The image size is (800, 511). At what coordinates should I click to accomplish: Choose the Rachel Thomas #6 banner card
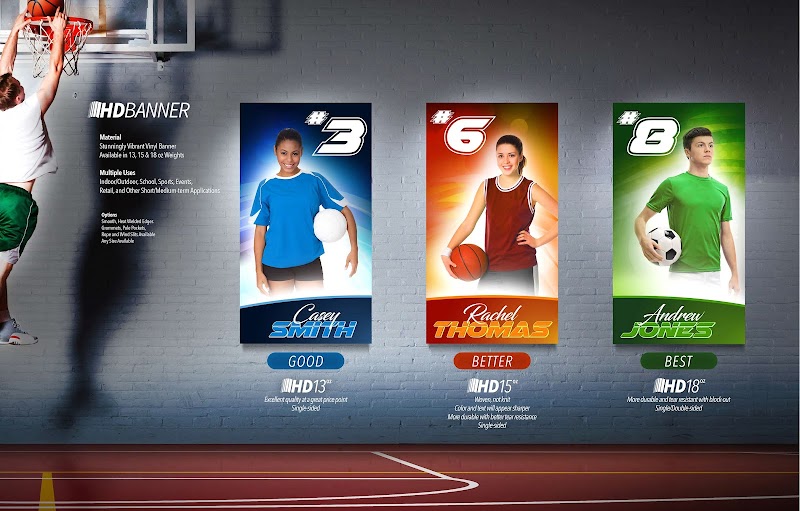tap(491, 222)
